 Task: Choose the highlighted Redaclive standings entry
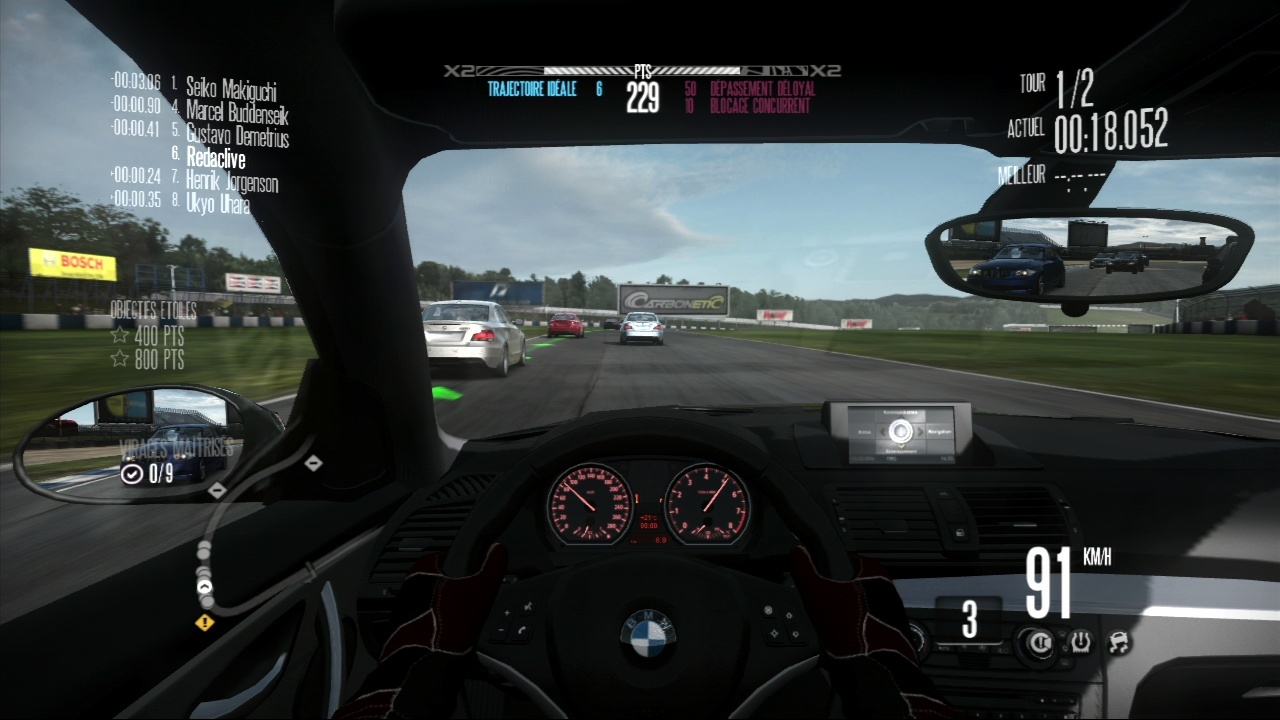pos(215,158)
